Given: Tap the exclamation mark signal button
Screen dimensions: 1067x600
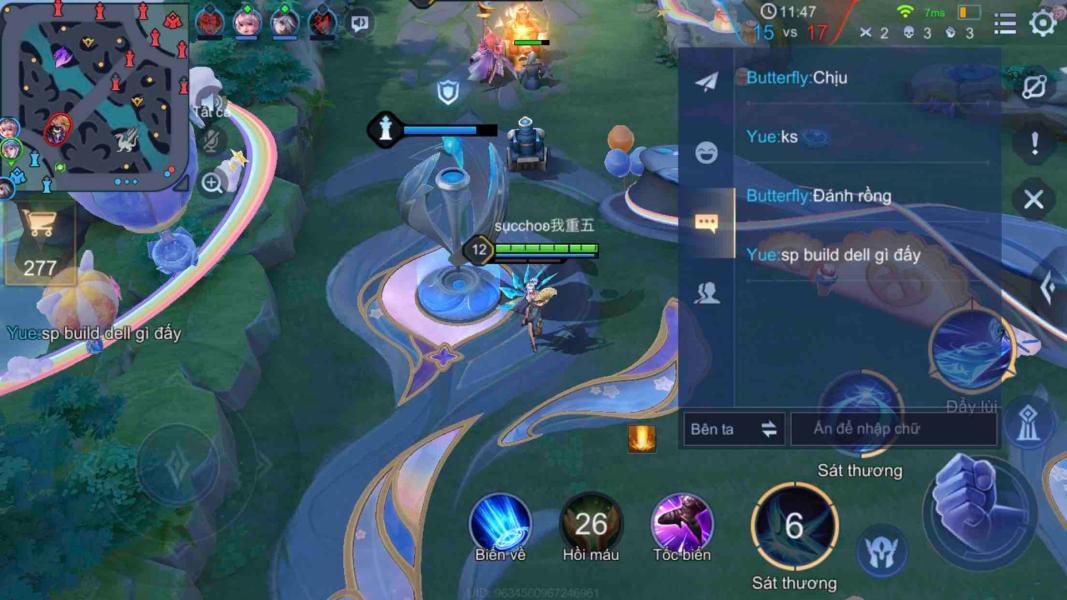Looking at the screenshot, I should coord(1034,143).
